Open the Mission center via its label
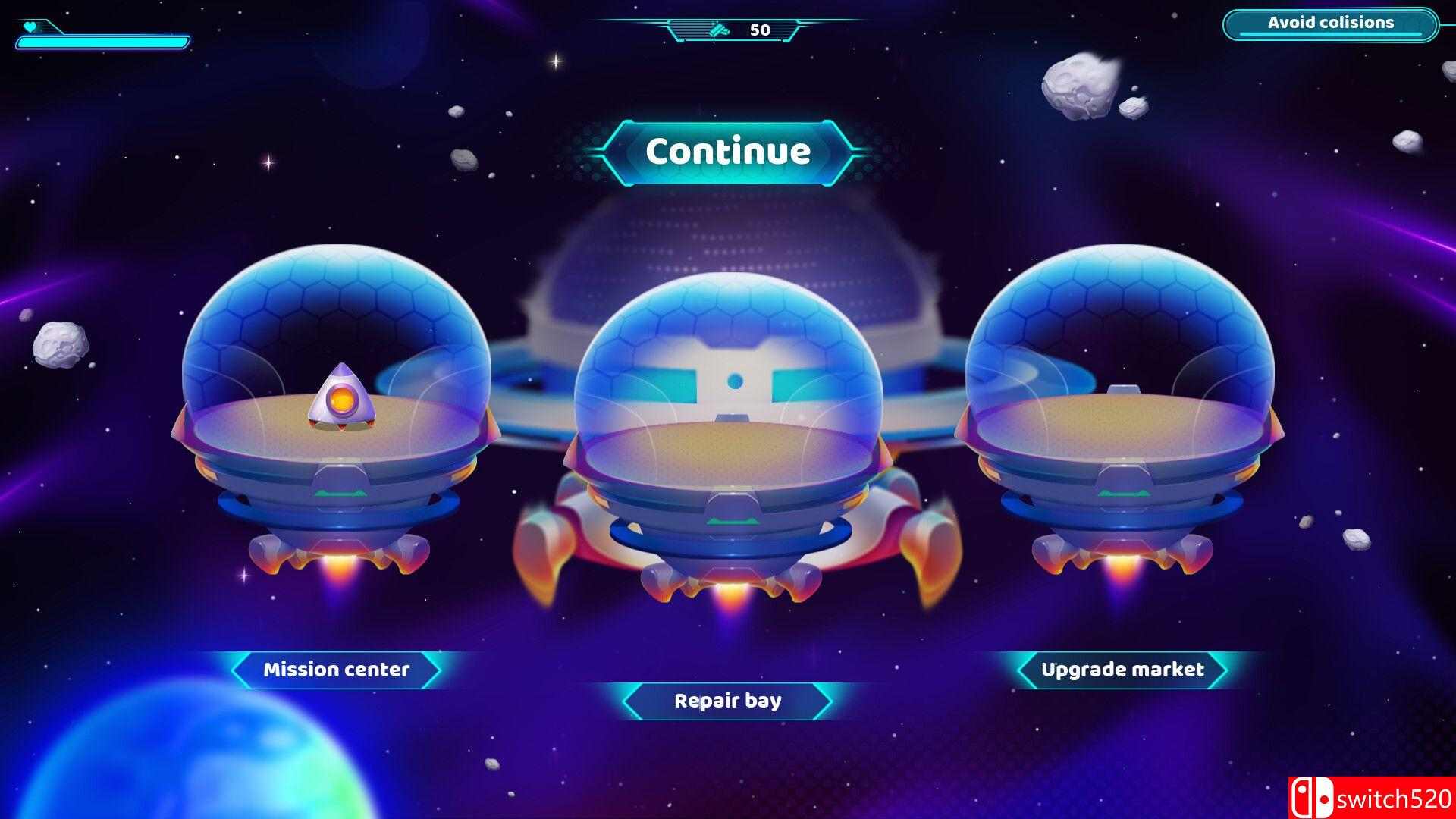Screen dimensions: 1456x819 coord(336,670)
